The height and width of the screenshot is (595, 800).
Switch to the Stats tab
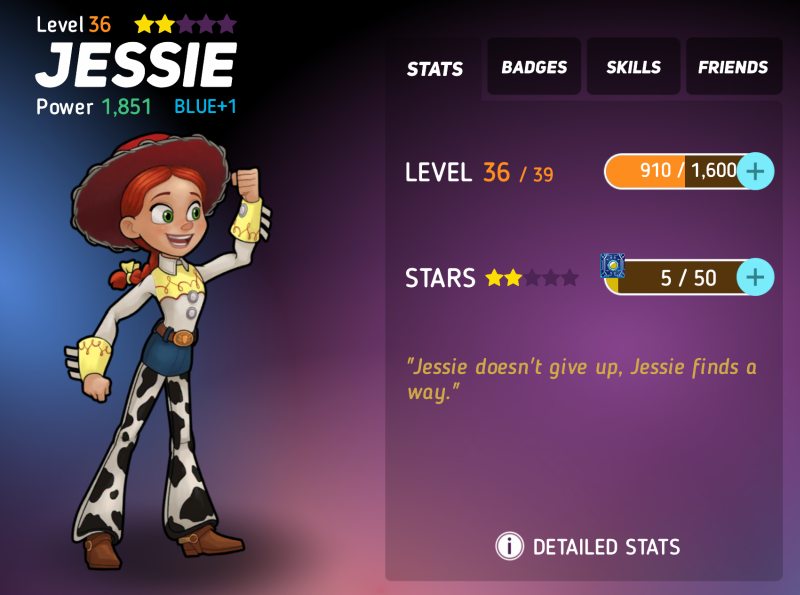pyautogui.click(x=434, y=69)
